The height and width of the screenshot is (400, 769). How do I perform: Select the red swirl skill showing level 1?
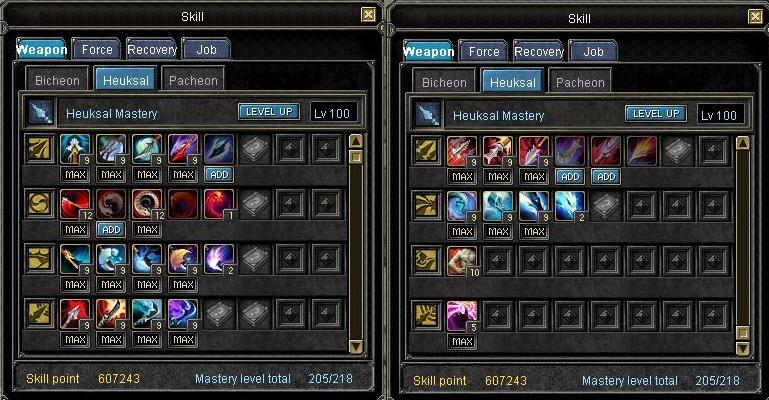pos(219,206)
